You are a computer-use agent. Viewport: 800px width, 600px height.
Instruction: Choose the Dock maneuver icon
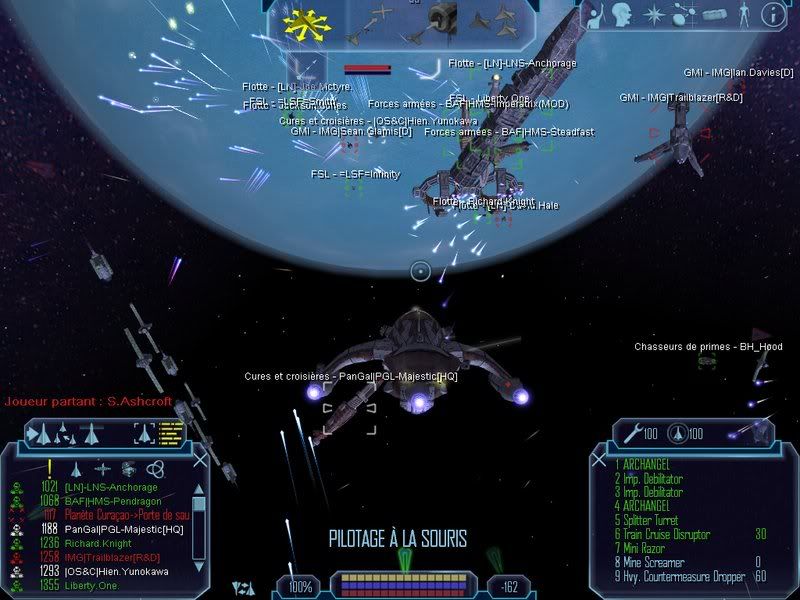(x=441, y=20)
